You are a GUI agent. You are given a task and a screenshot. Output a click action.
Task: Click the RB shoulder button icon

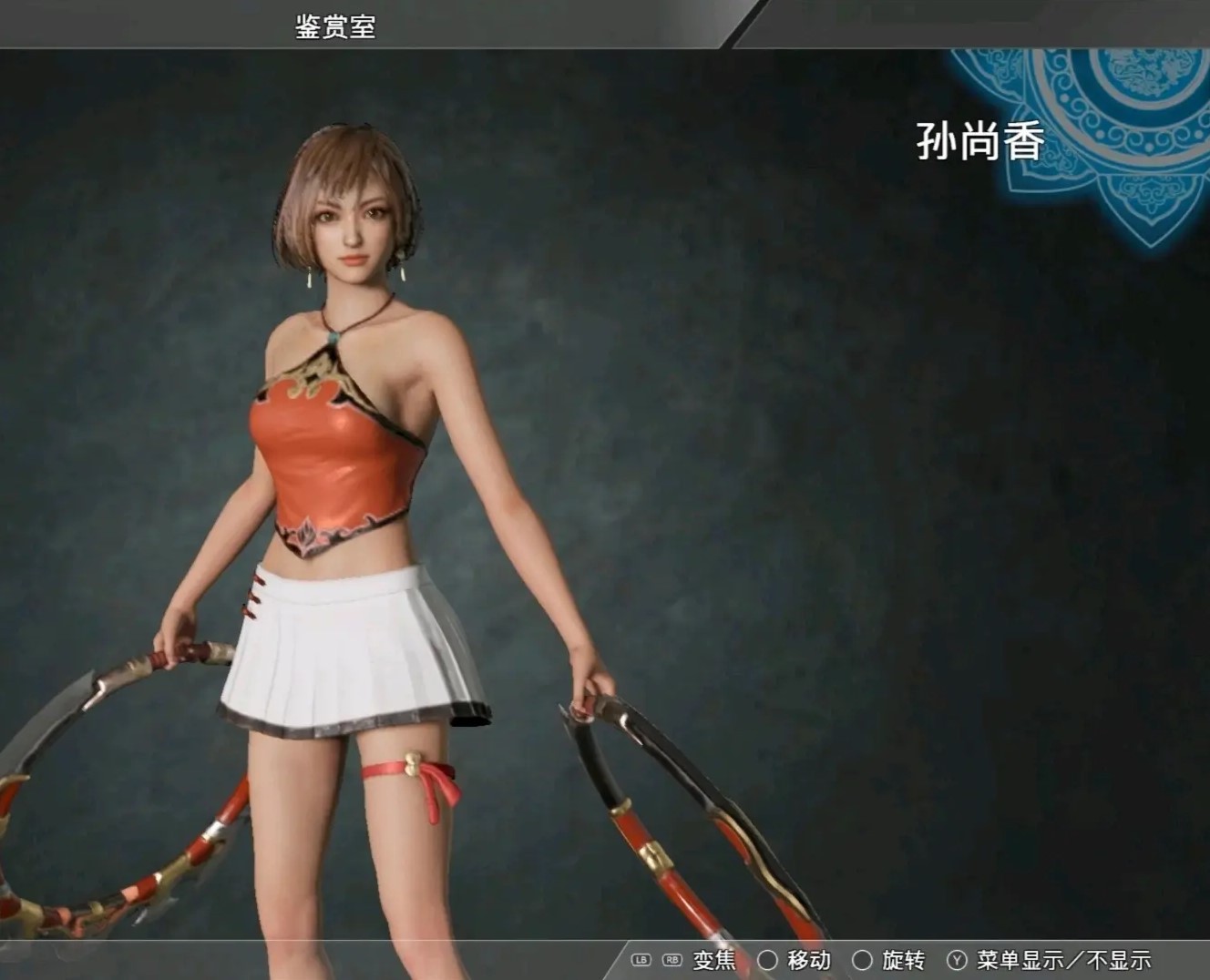[x=672, y=958]
